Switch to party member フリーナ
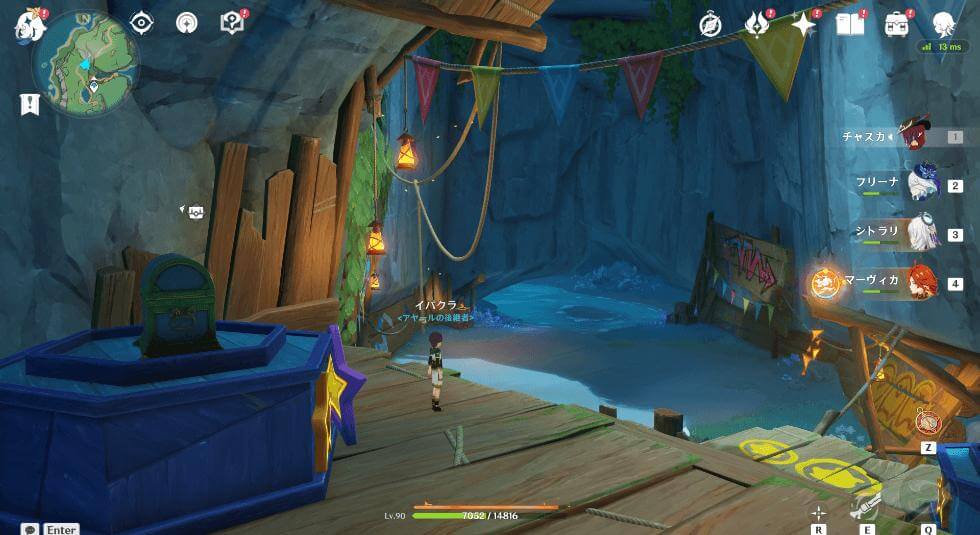 pyautogui.click(x=920, y=184)
